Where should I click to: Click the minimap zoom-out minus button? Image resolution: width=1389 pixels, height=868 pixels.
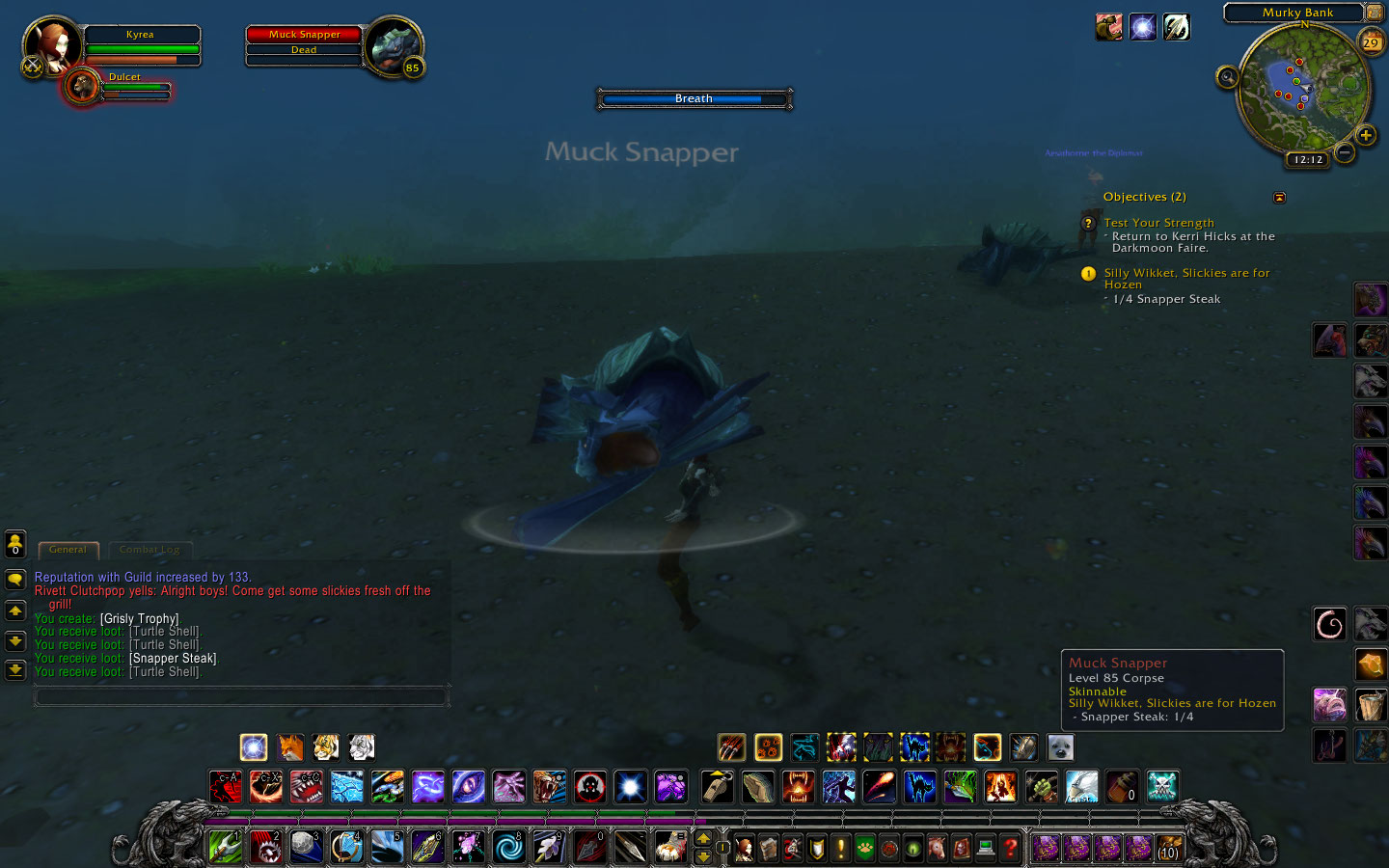pos(1345,152)
